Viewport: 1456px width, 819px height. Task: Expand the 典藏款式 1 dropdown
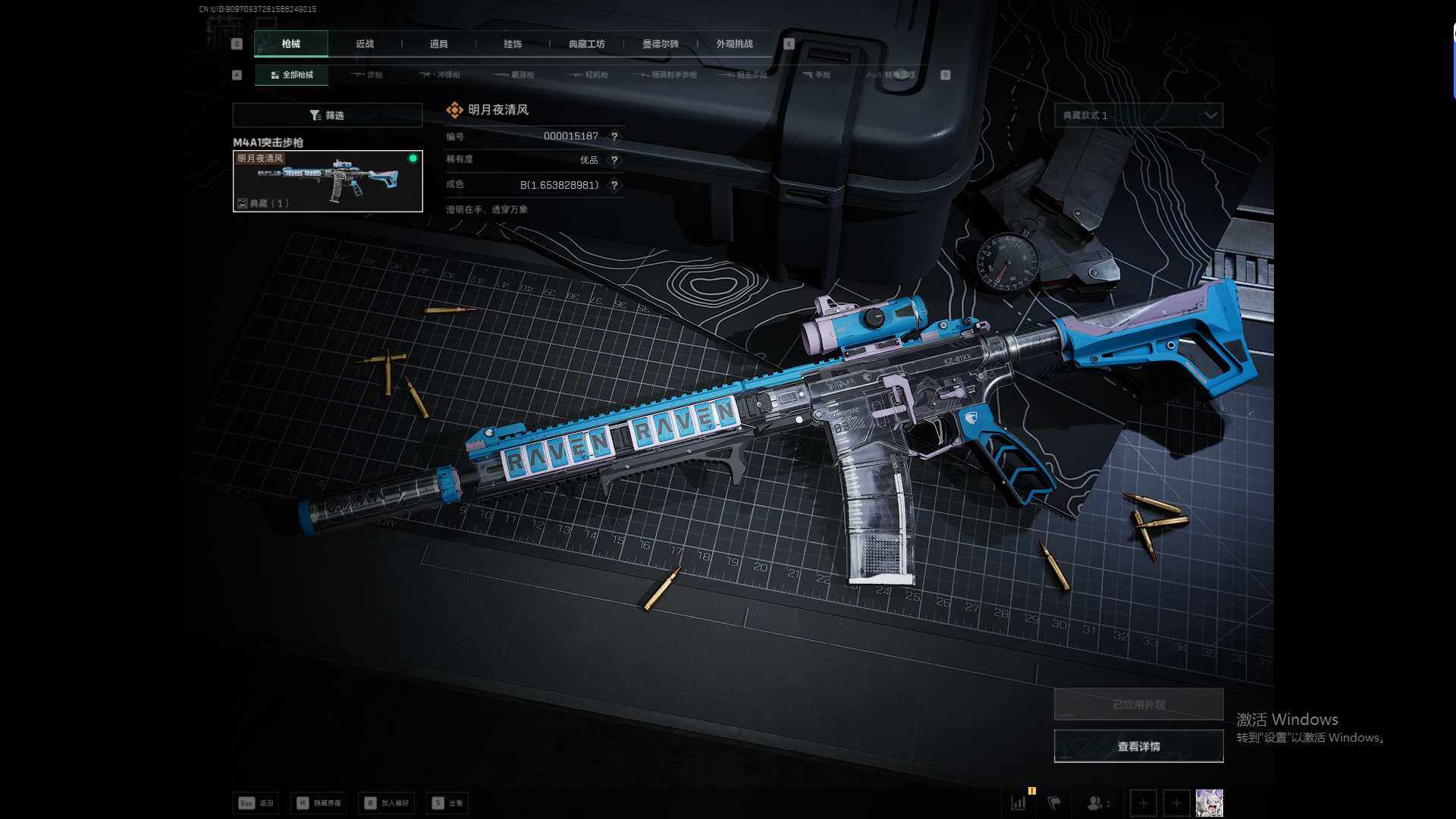point(1138,115)
